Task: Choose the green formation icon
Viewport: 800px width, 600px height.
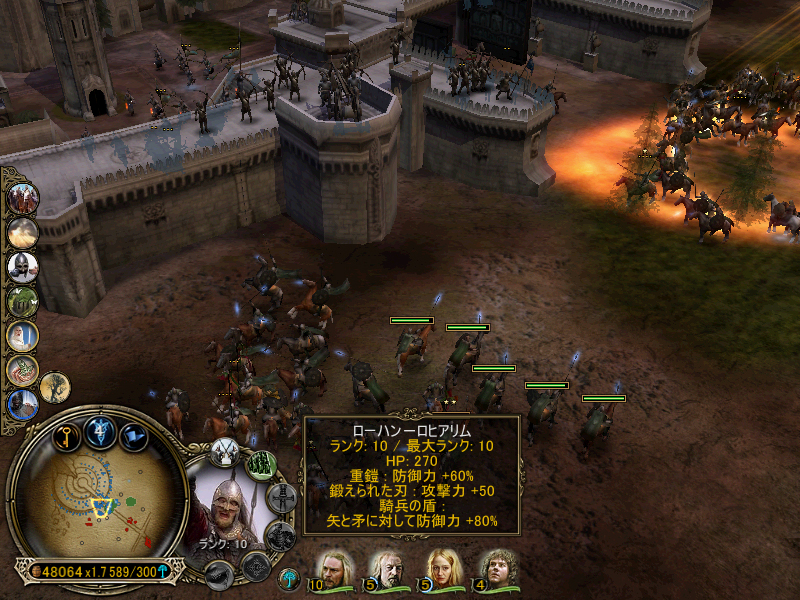Action: (262, 466)
